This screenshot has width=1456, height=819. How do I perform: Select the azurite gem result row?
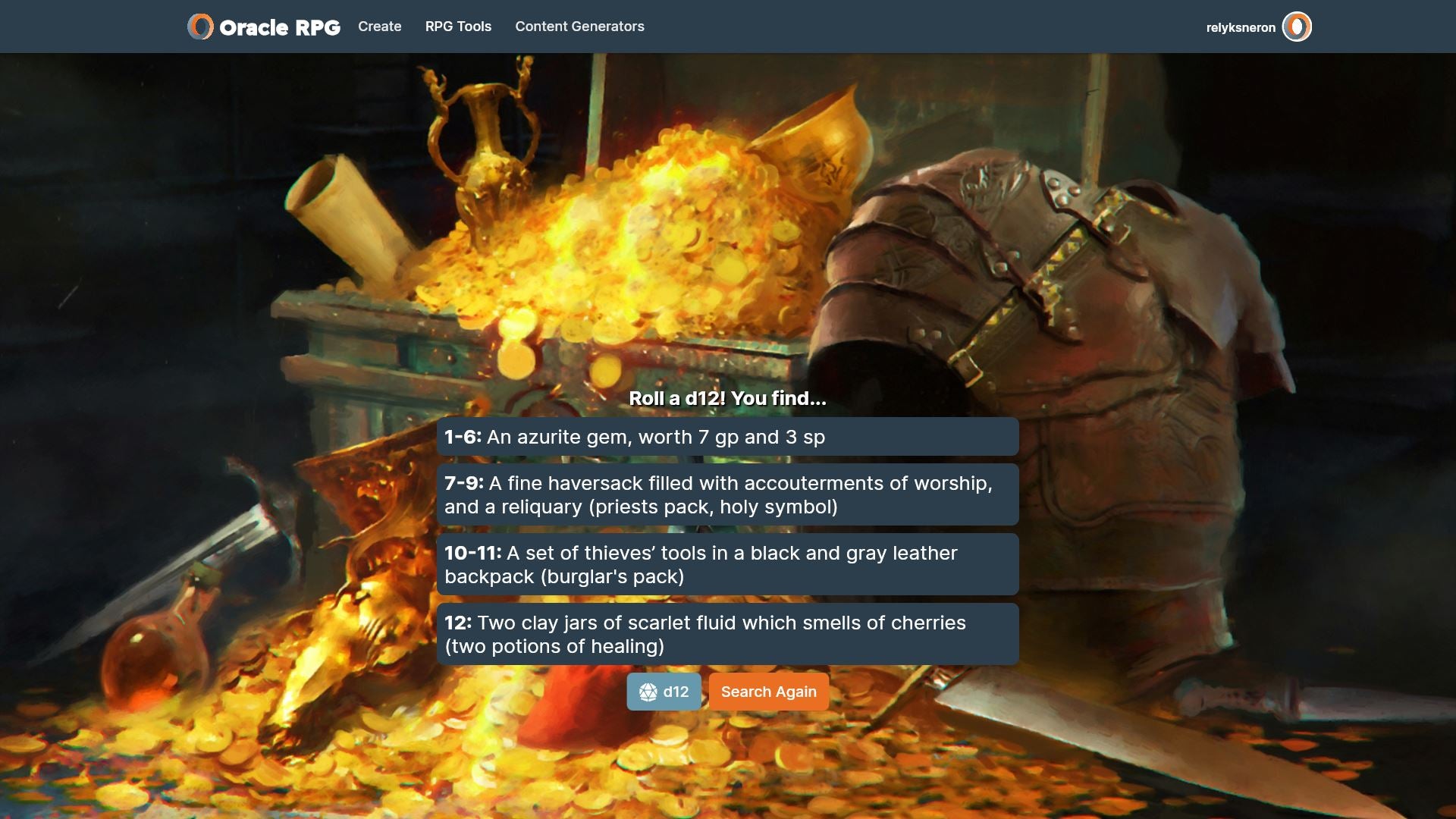[x=727, y=437]
